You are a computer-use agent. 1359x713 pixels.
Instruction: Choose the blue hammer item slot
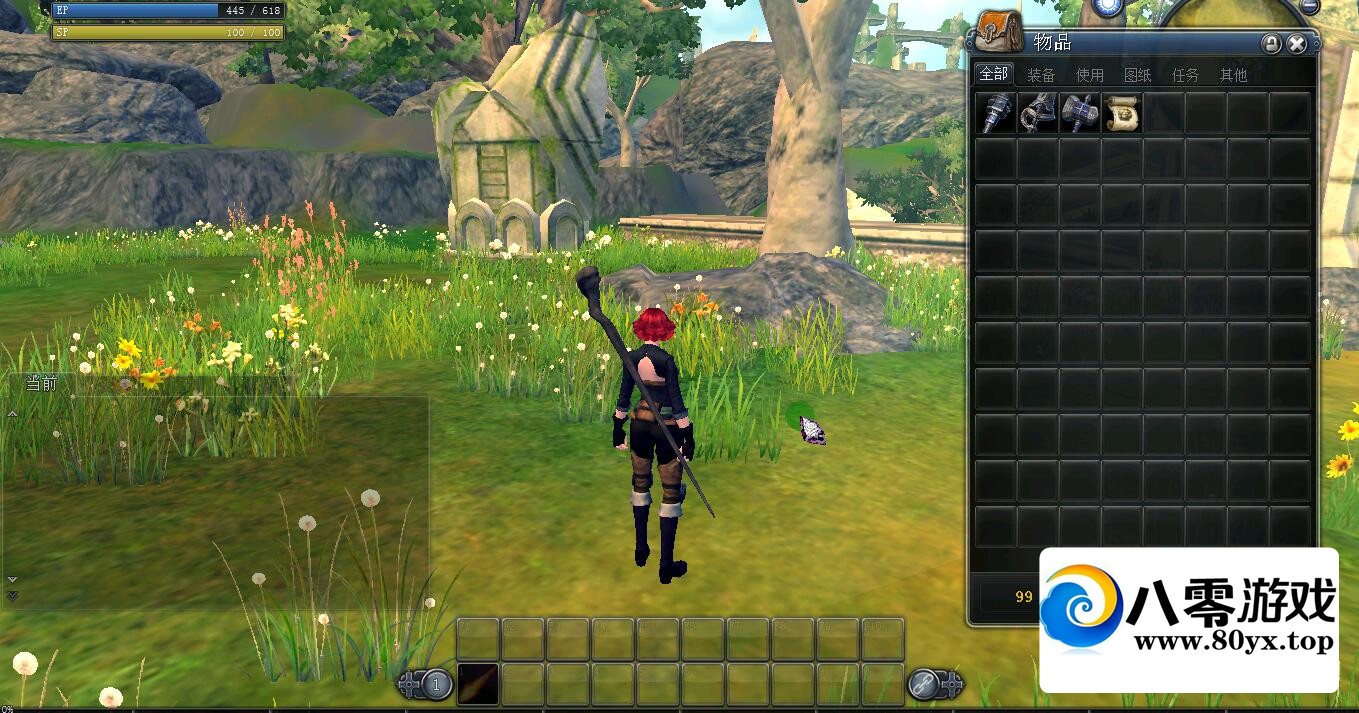click(x=1079, y=113)
